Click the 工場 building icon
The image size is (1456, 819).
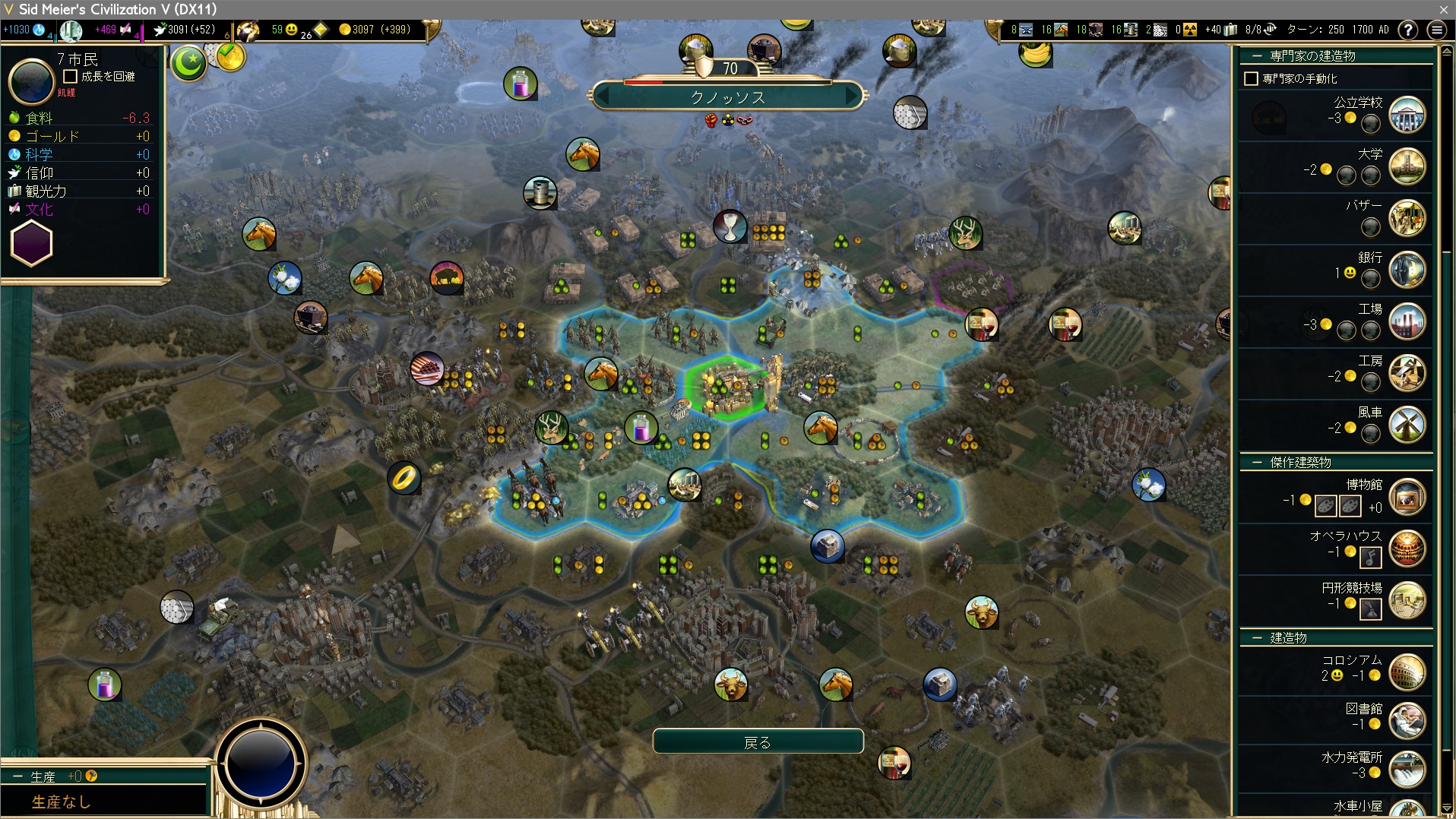click(x=1407, y=321)
